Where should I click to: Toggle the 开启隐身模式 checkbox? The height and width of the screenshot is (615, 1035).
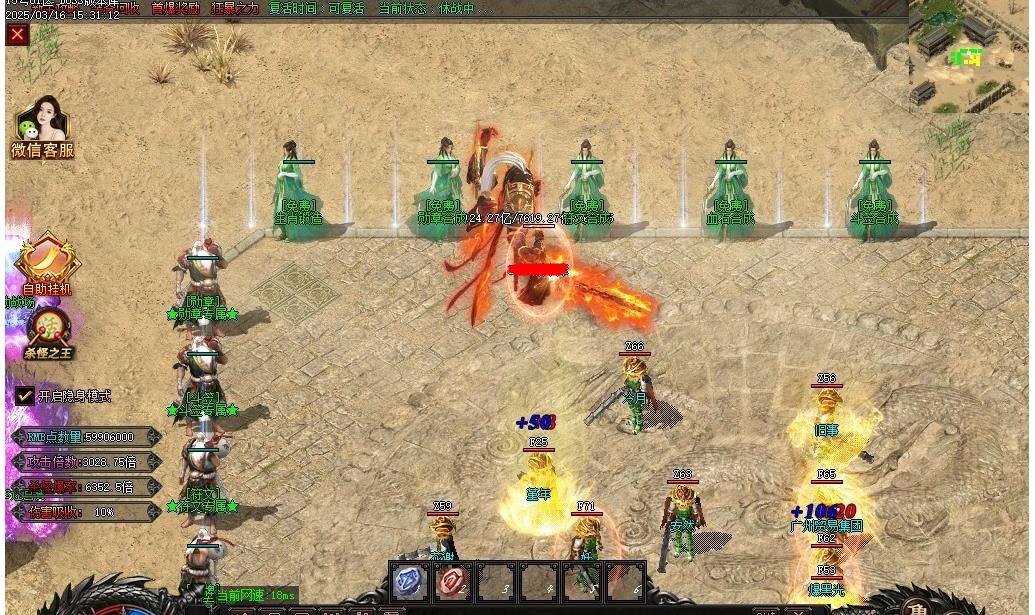25,396
